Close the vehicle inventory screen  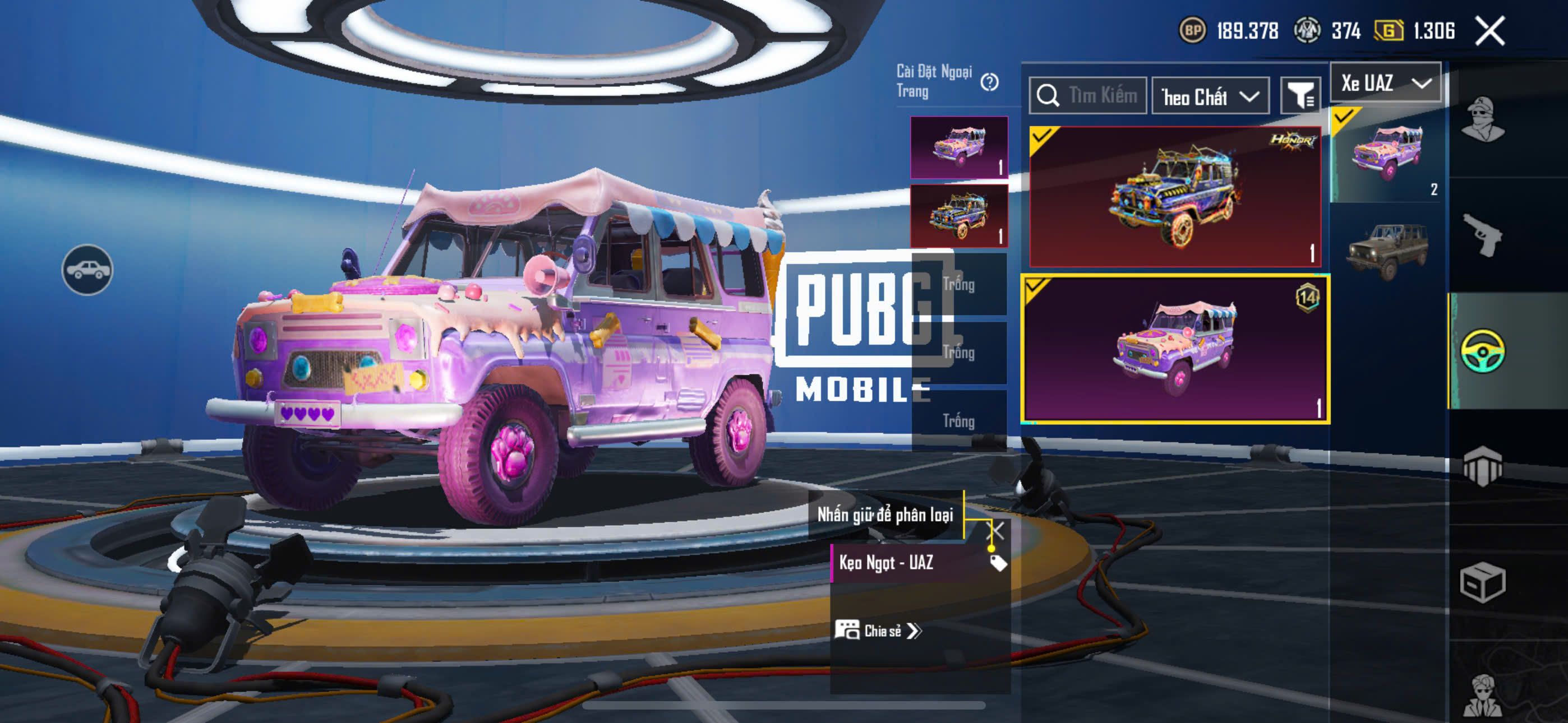coord(1489,30)
